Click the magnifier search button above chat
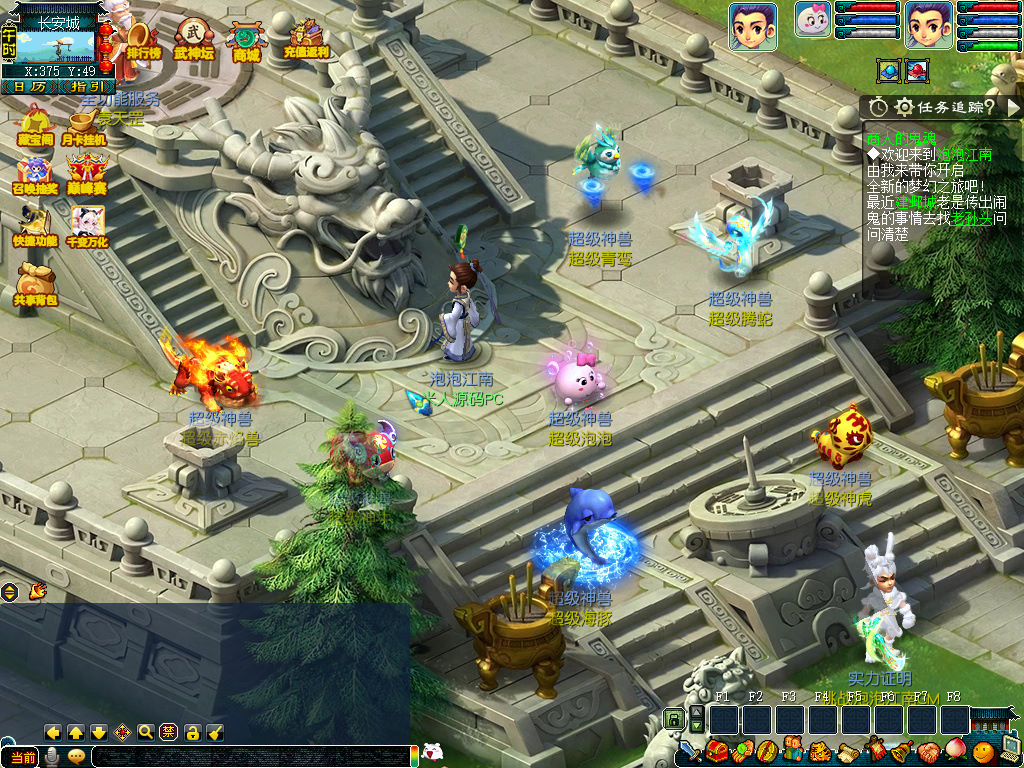 (146, 732)
